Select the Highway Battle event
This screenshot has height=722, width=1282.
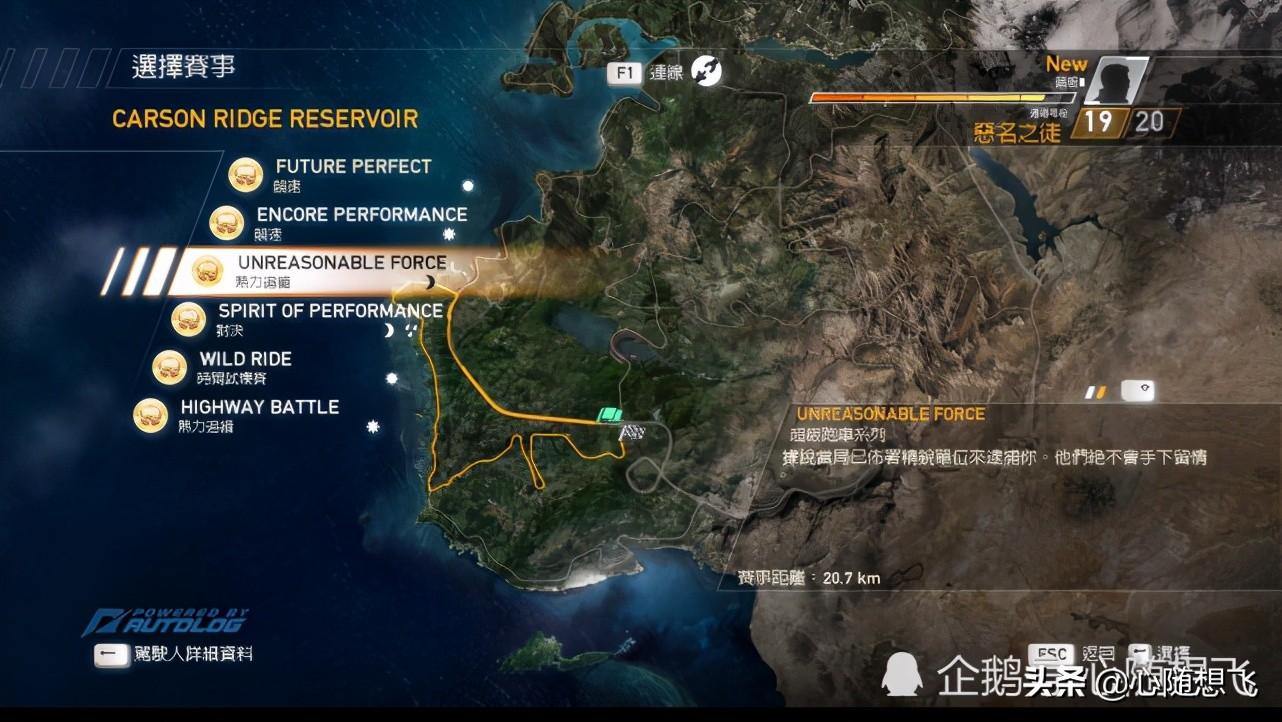[x=259, y=407]
